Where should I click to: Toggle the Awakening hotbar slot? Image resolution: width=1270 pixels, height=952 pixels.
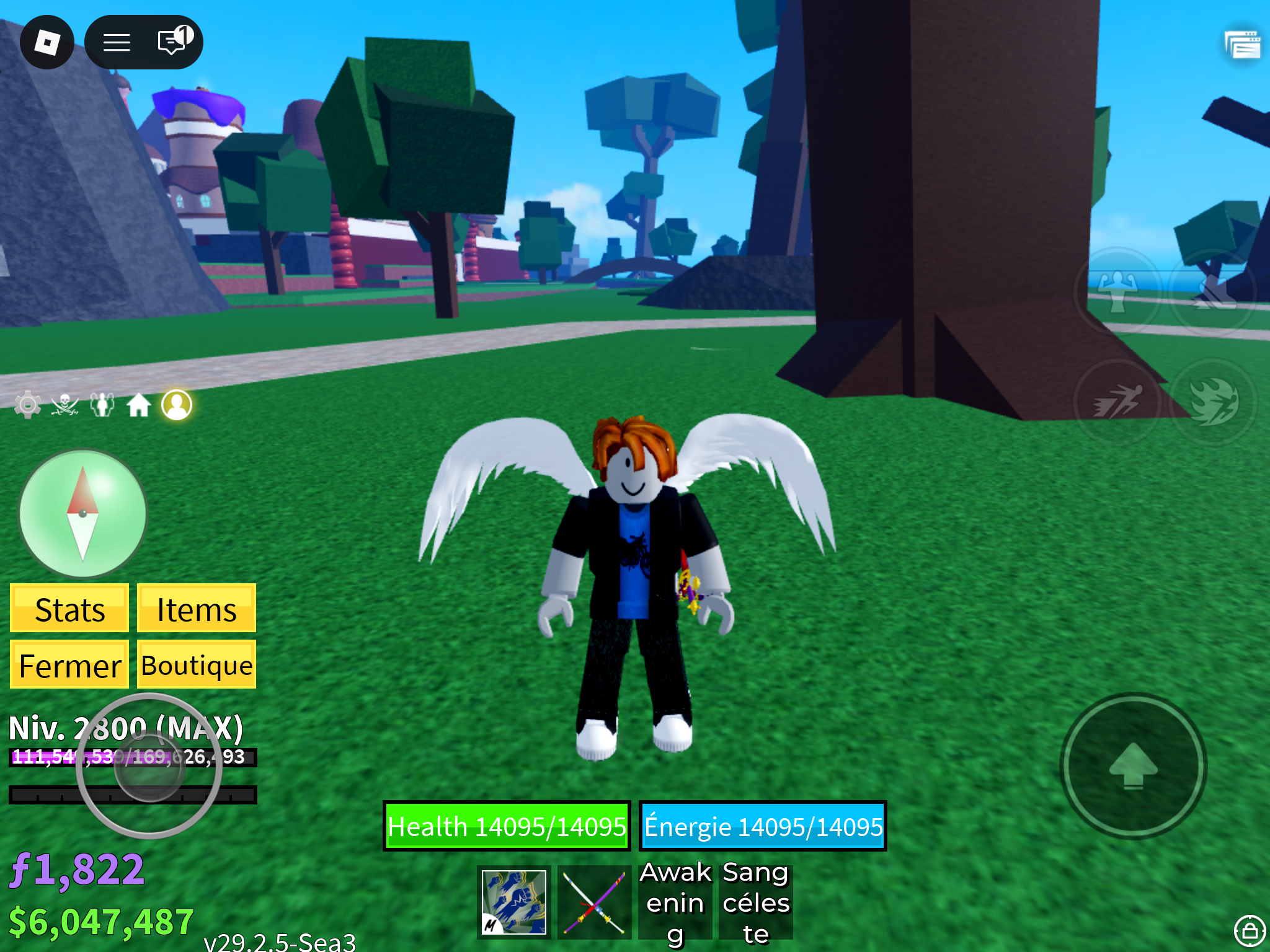tap(676, 902)
